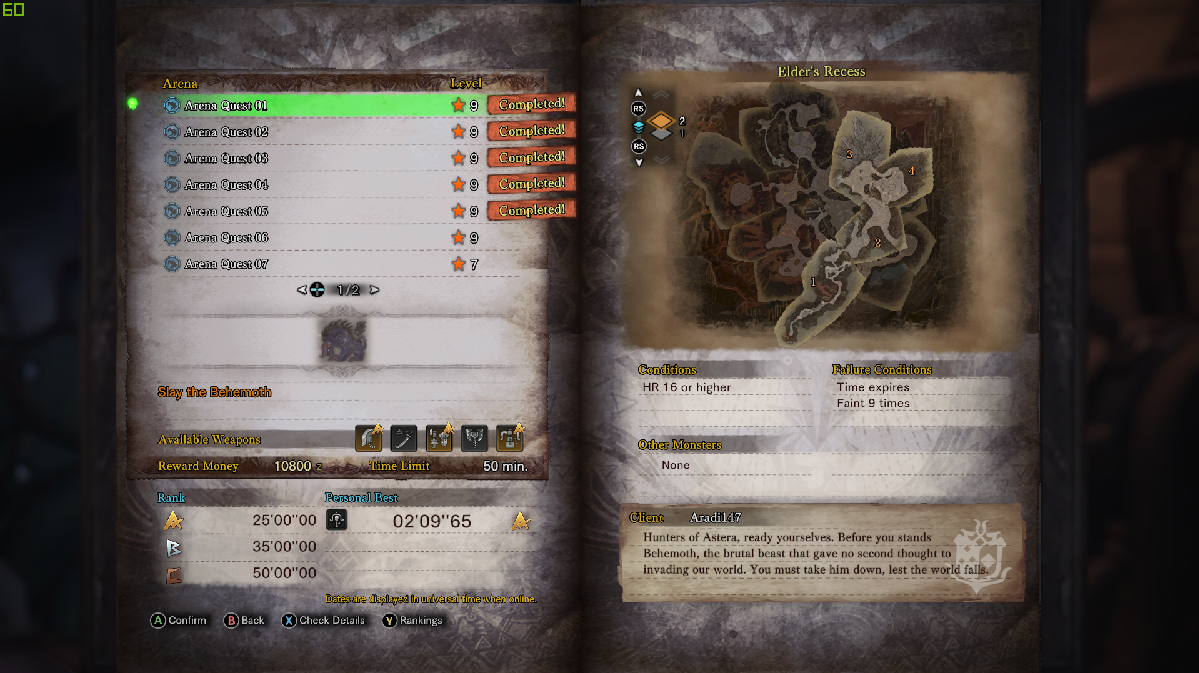Click area 3 marker on the map

(849, 154)
